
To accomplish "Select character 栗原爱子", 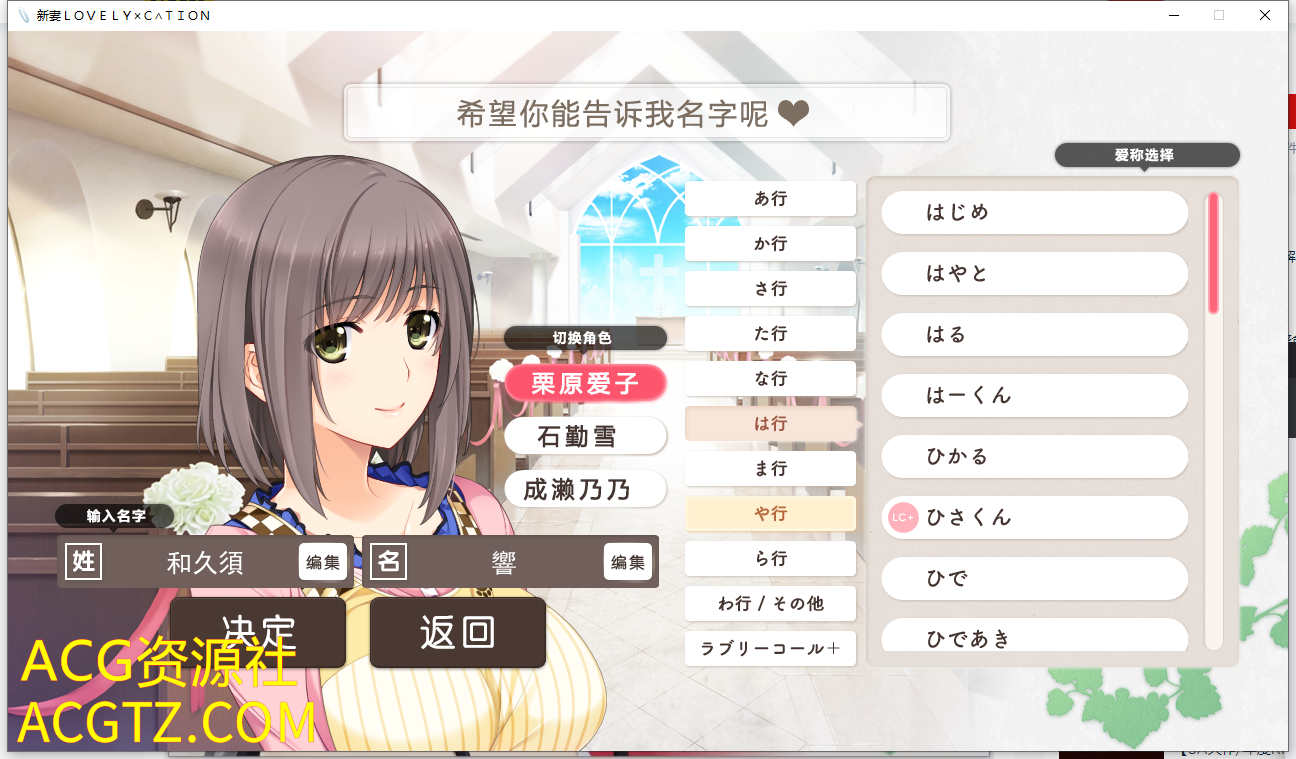I will (585, 382).
